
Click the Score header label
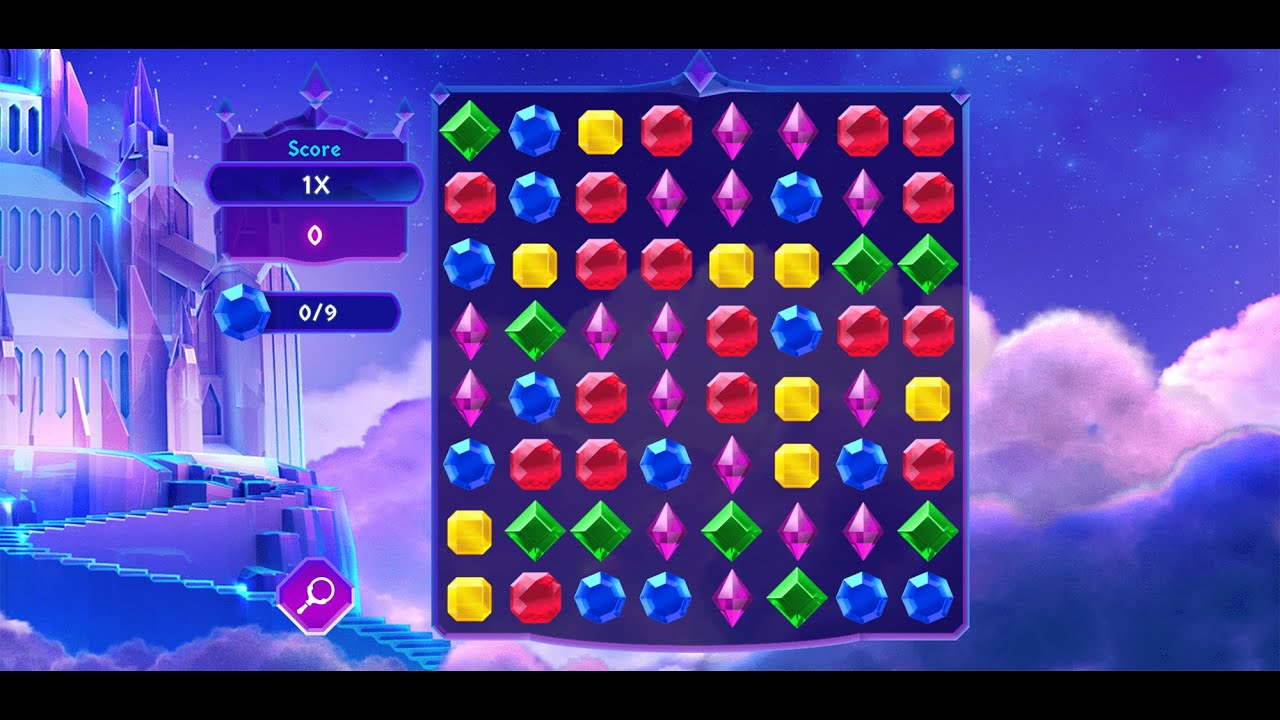pos(313,149)
